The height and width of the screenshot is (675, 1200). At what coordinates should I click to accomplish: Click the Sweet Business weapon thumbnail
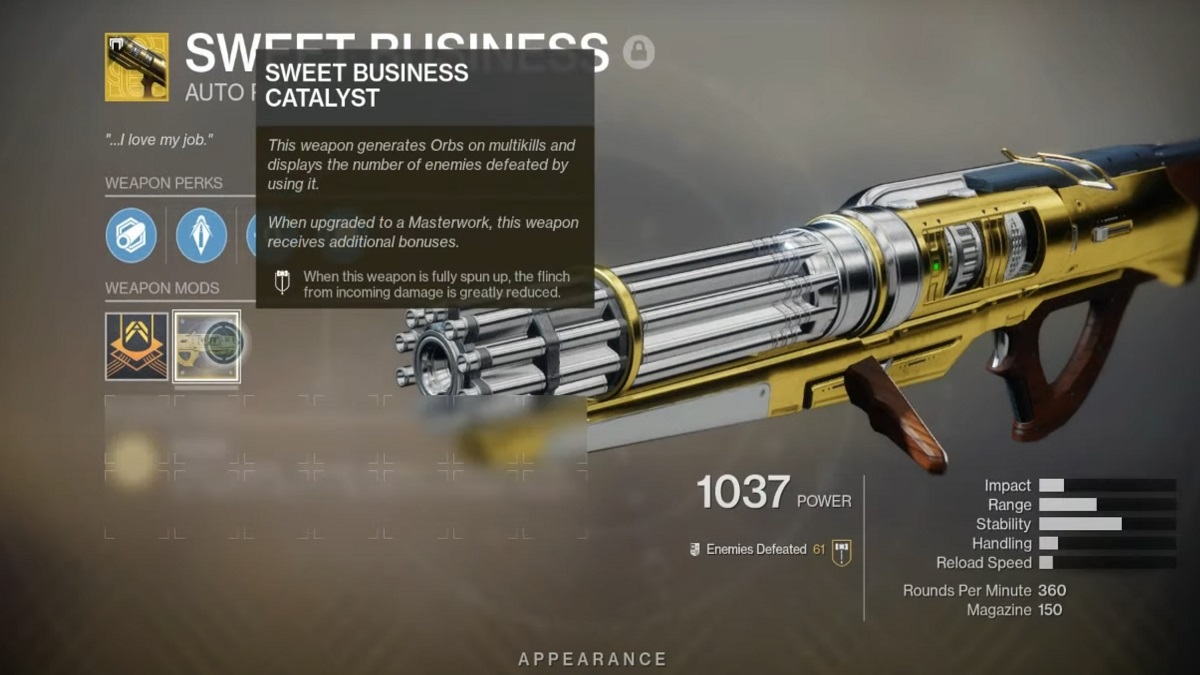click(137, 67)
